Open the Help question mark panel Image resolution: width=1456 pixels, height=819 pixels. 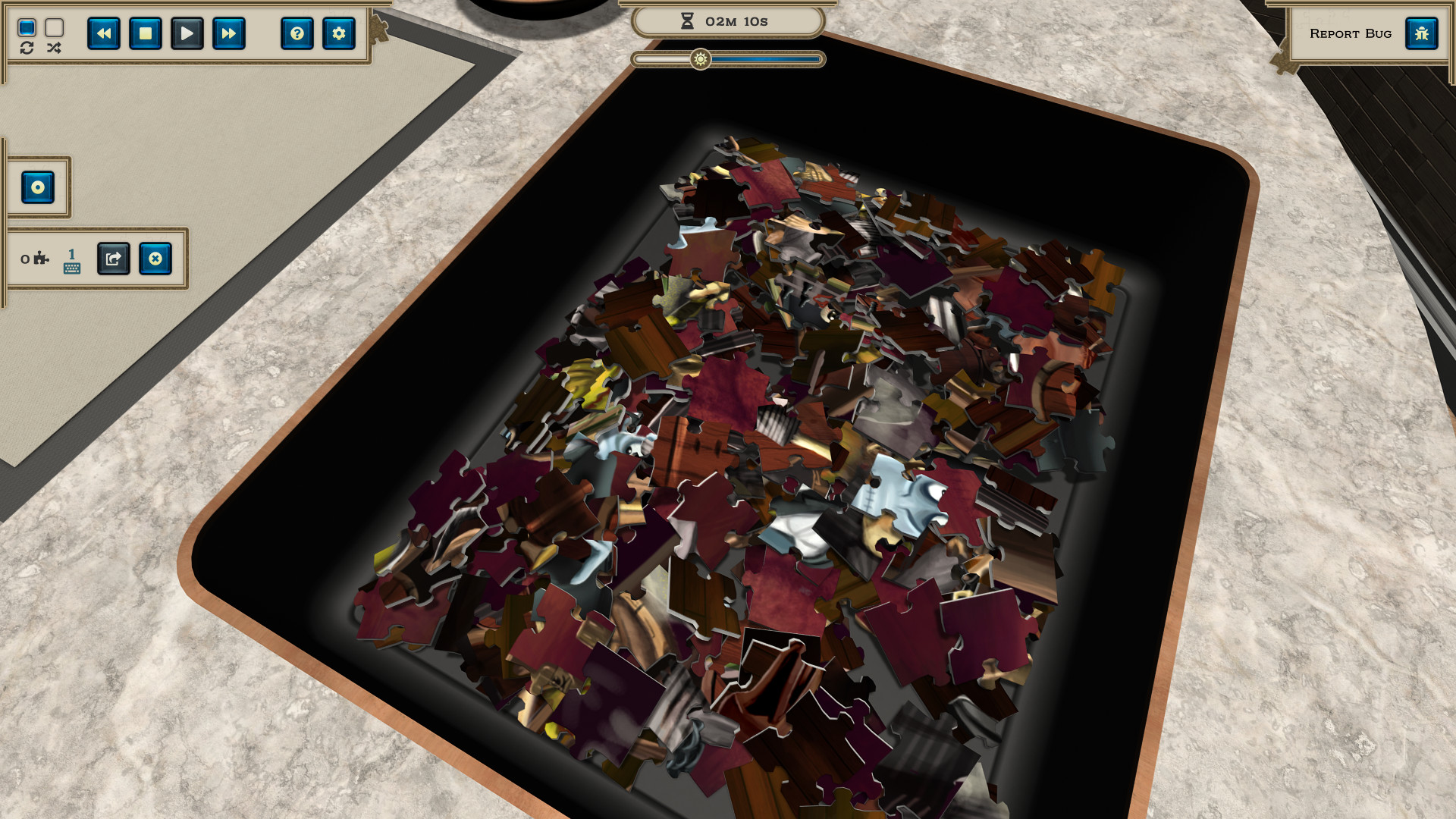[297, 33]
